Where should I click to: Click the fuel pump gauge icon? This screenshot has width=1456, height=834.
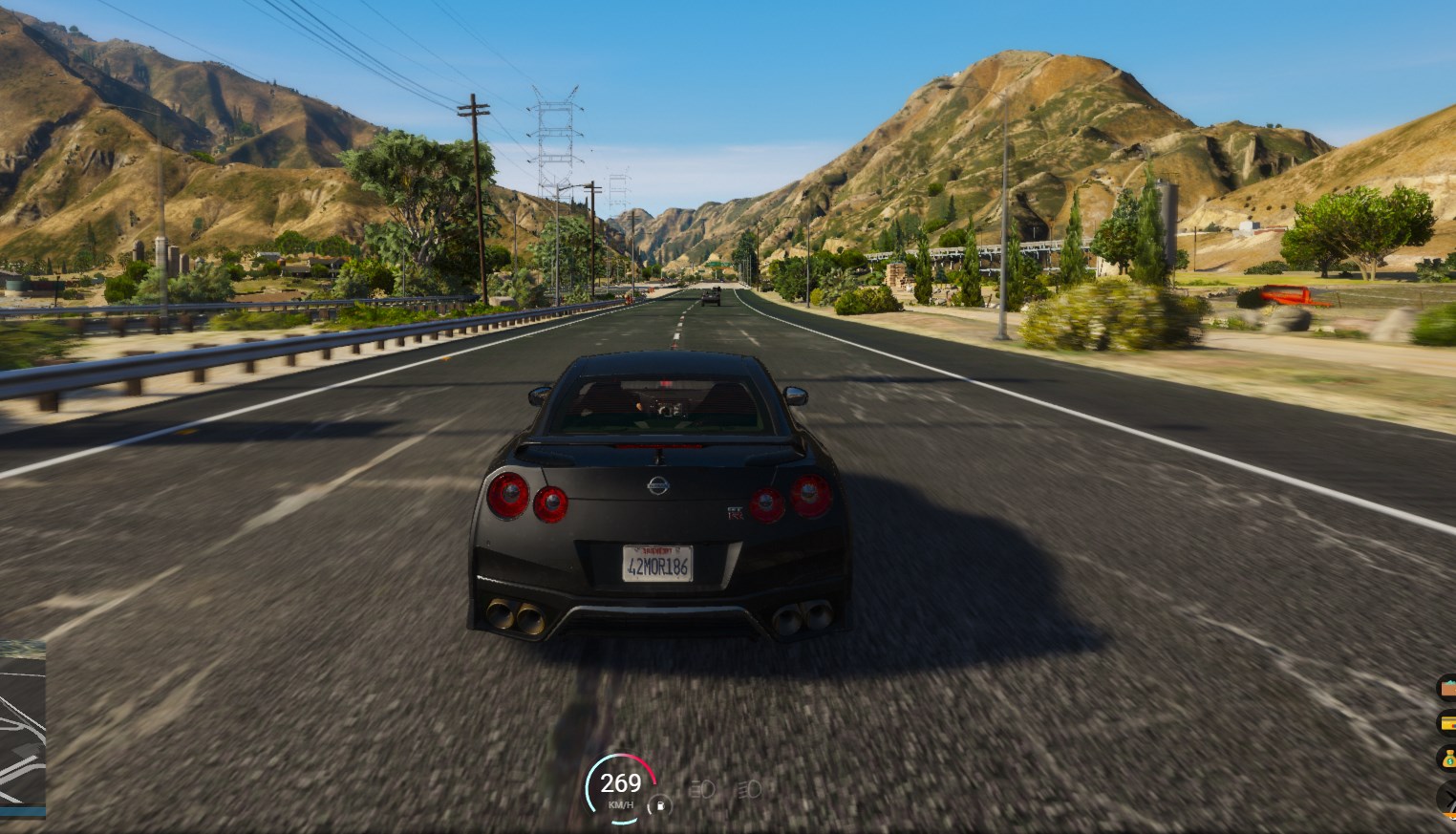point(659,805)
